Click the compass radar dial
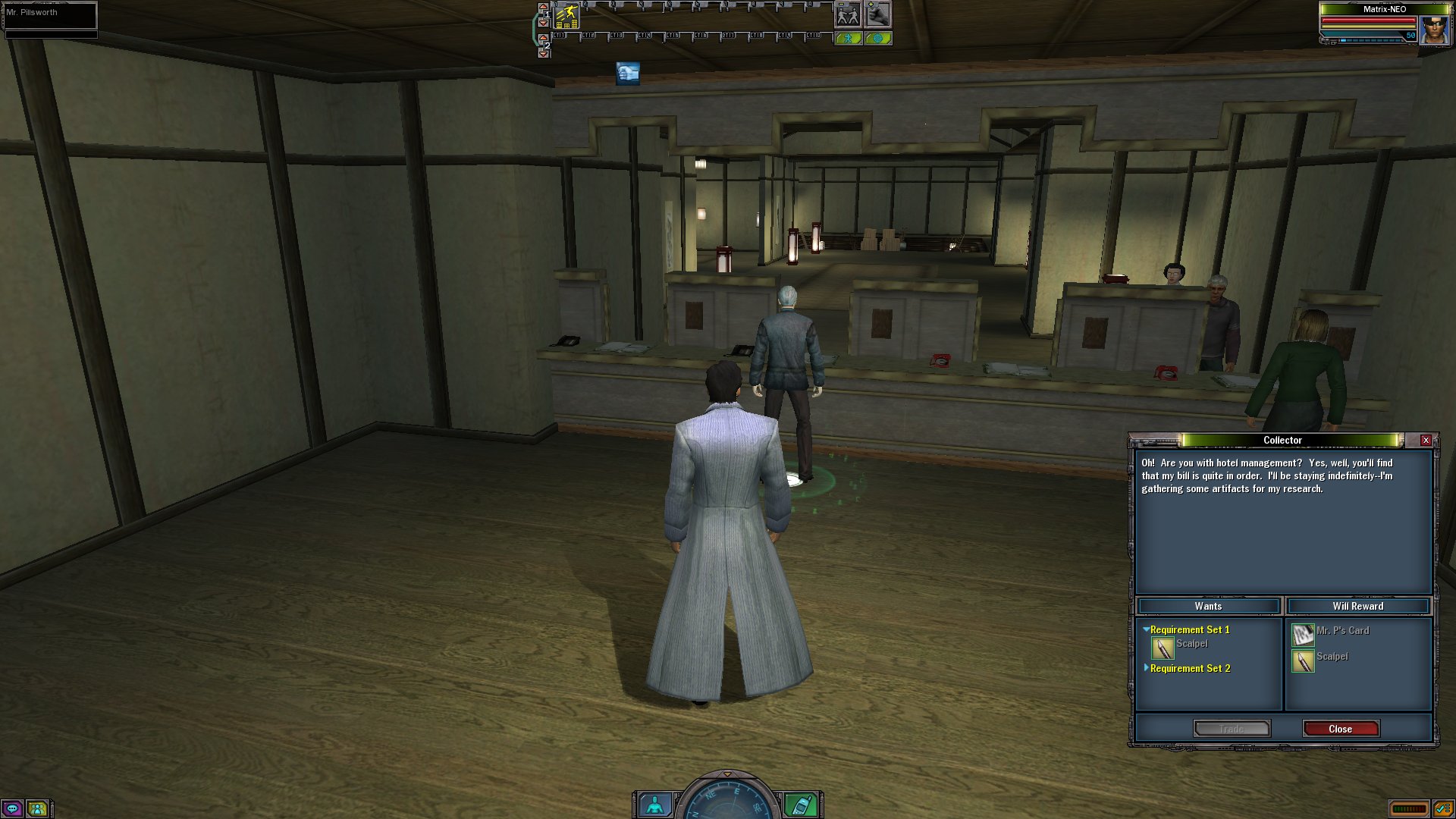The height and width of the screenshot is (819, 1456). click(x=727, y=800)
